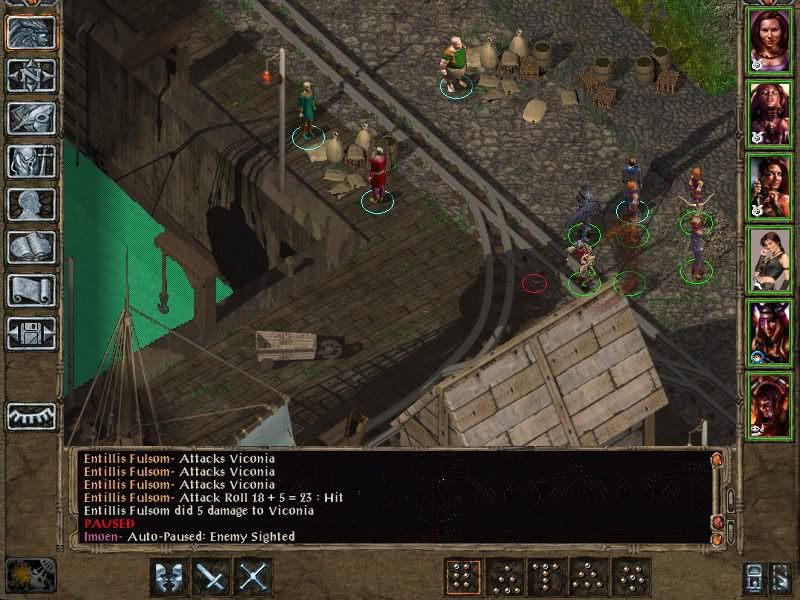Viewport: 800px width, 600px height.
Task: Select the top party member portrait
Action: point(771,40)
